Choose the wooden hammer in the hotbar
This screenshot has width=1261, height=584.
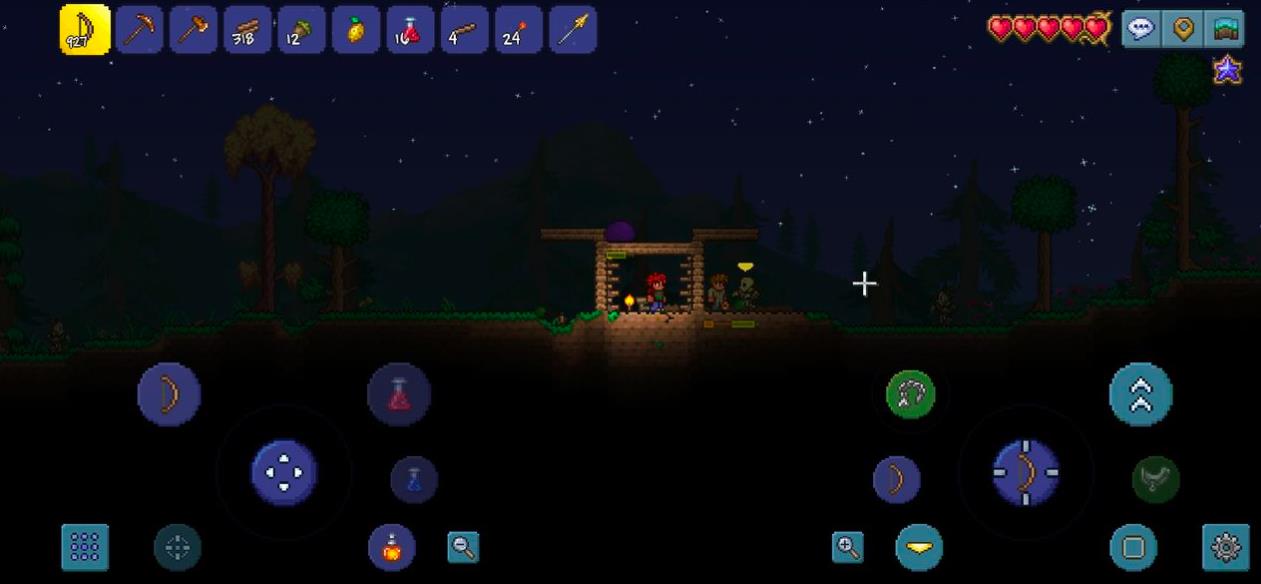193,30
